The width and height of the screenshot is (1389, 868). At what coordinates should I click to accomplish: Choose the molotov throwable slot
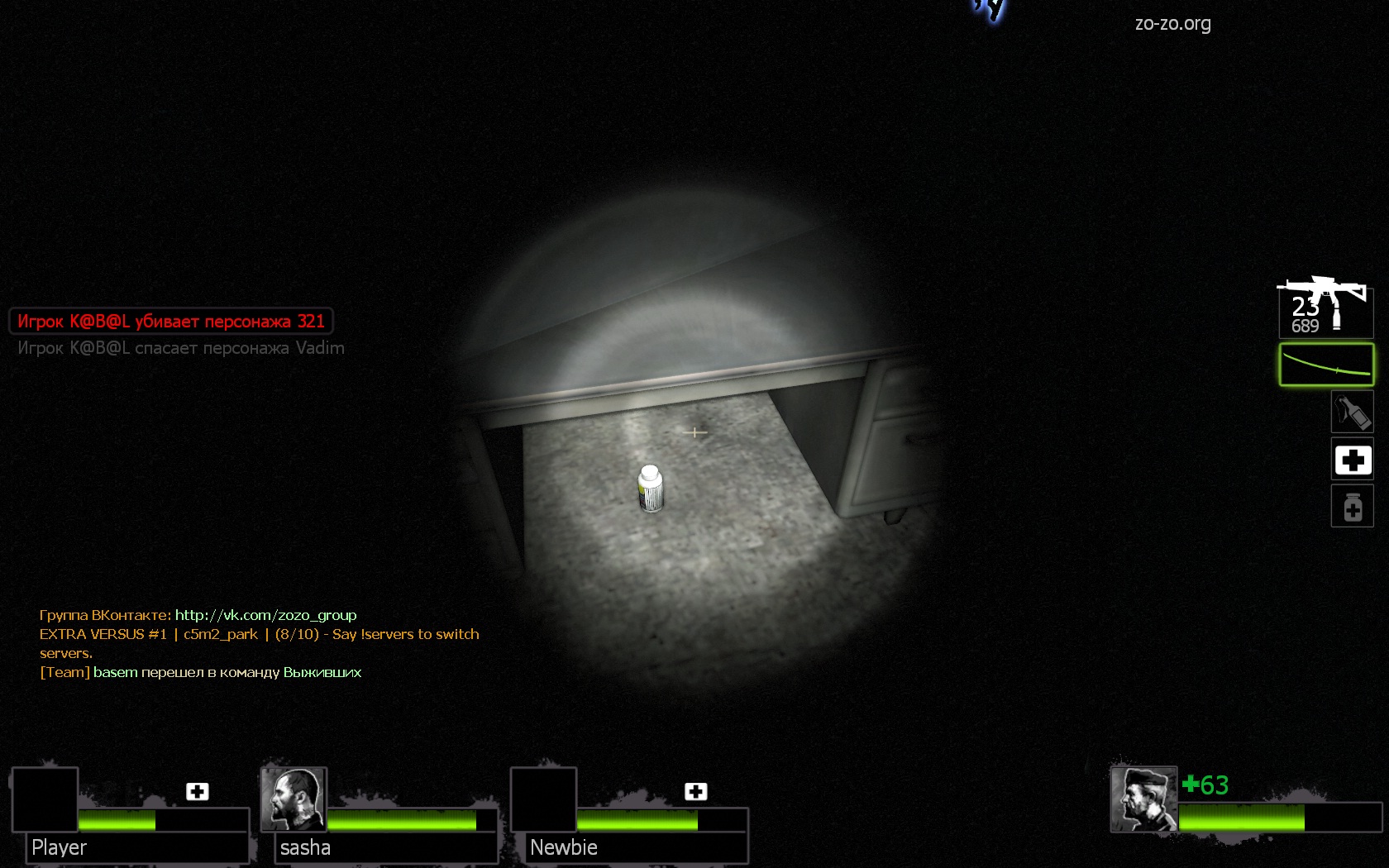tap(1352, 413)
